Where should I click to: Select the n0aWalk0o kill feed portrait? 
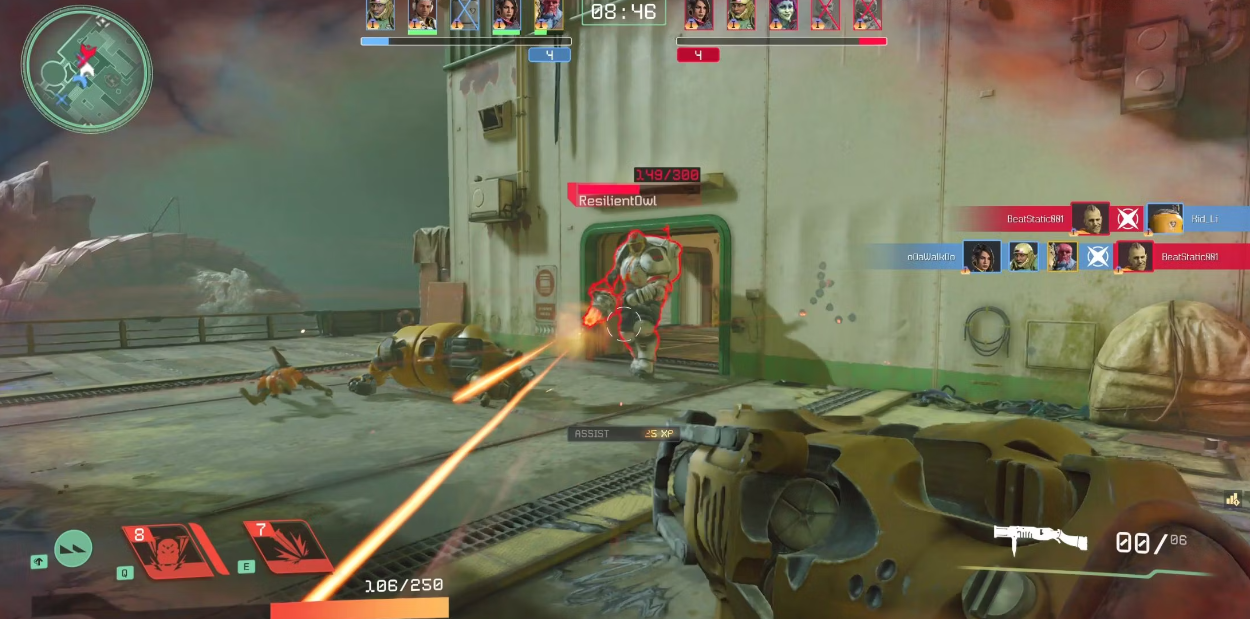click(x=981, y=256)
